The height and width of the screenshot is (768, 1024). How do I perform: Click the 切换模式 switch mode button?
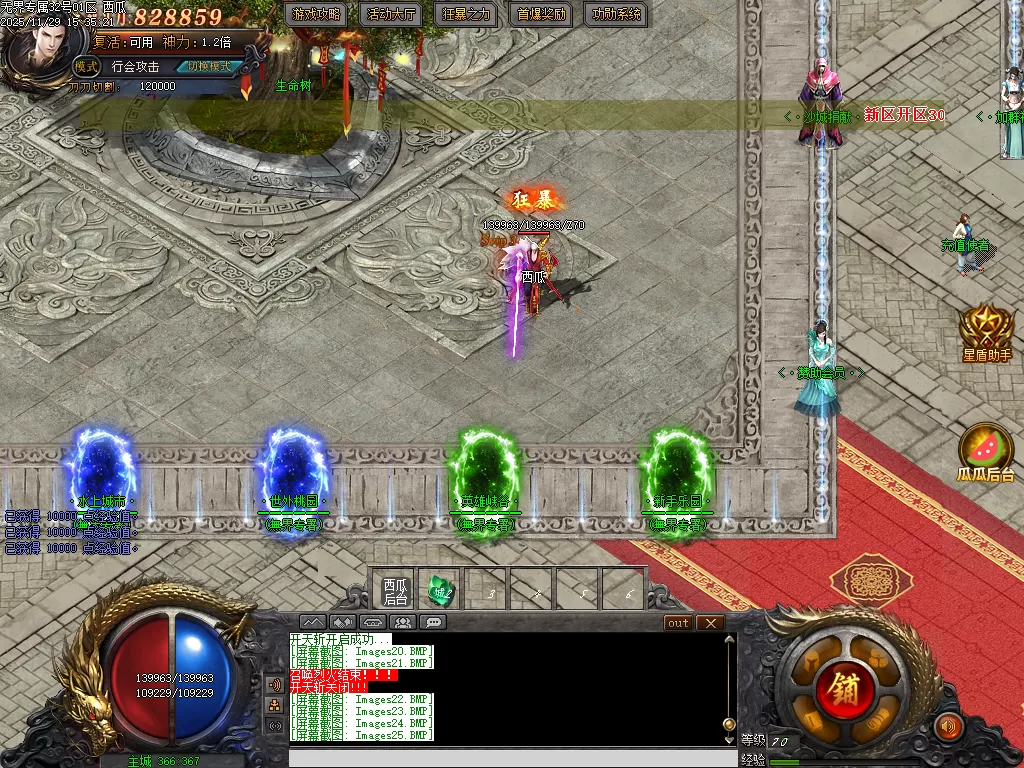point(209,67)
